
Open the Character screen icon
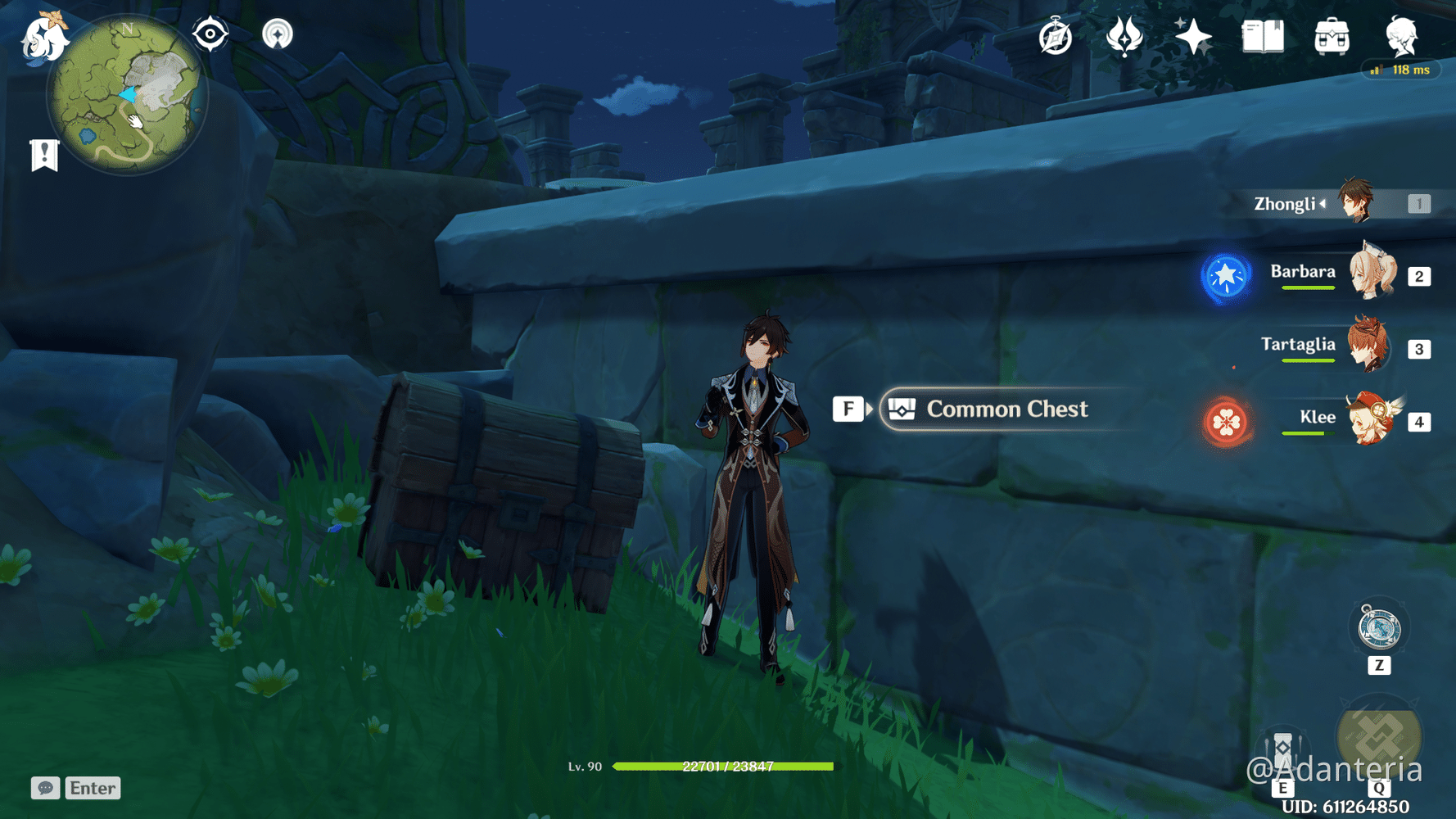coord(1401,35)
